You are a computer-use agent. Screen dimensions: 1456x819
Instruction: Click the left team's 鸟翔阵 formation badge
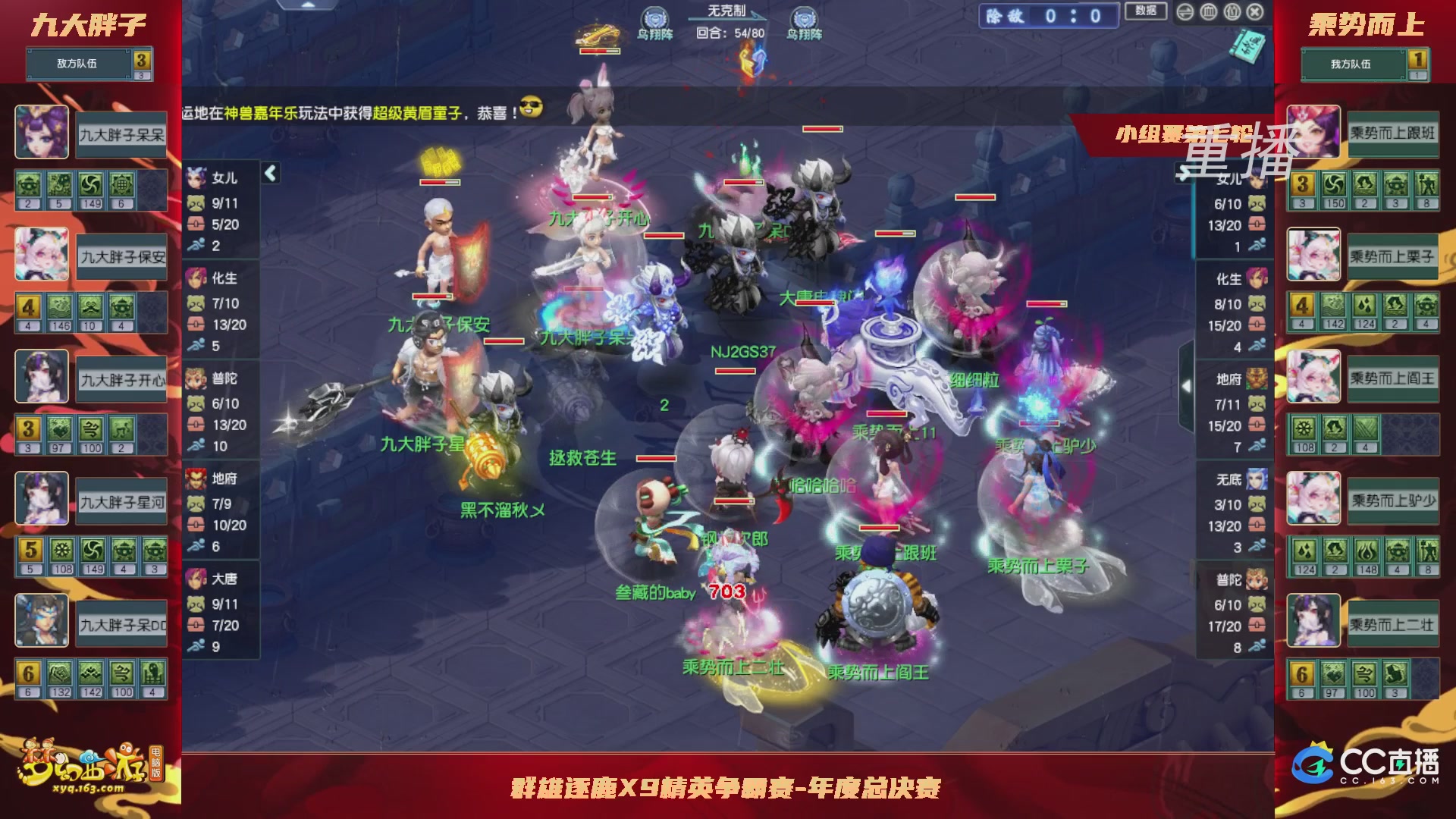(x=657, y=17)
